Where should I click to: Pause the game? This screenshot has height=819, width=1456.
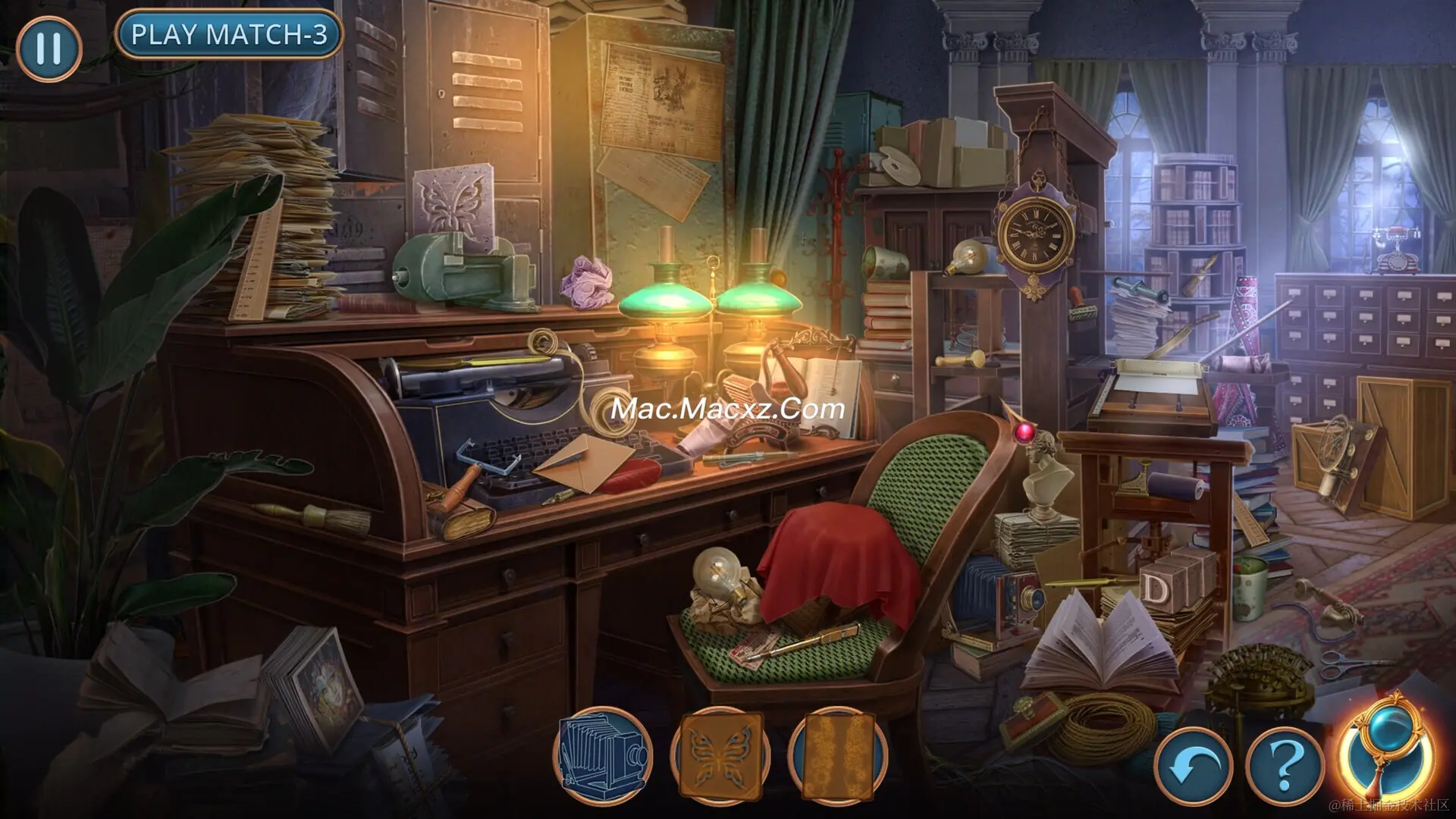[49, 49]
